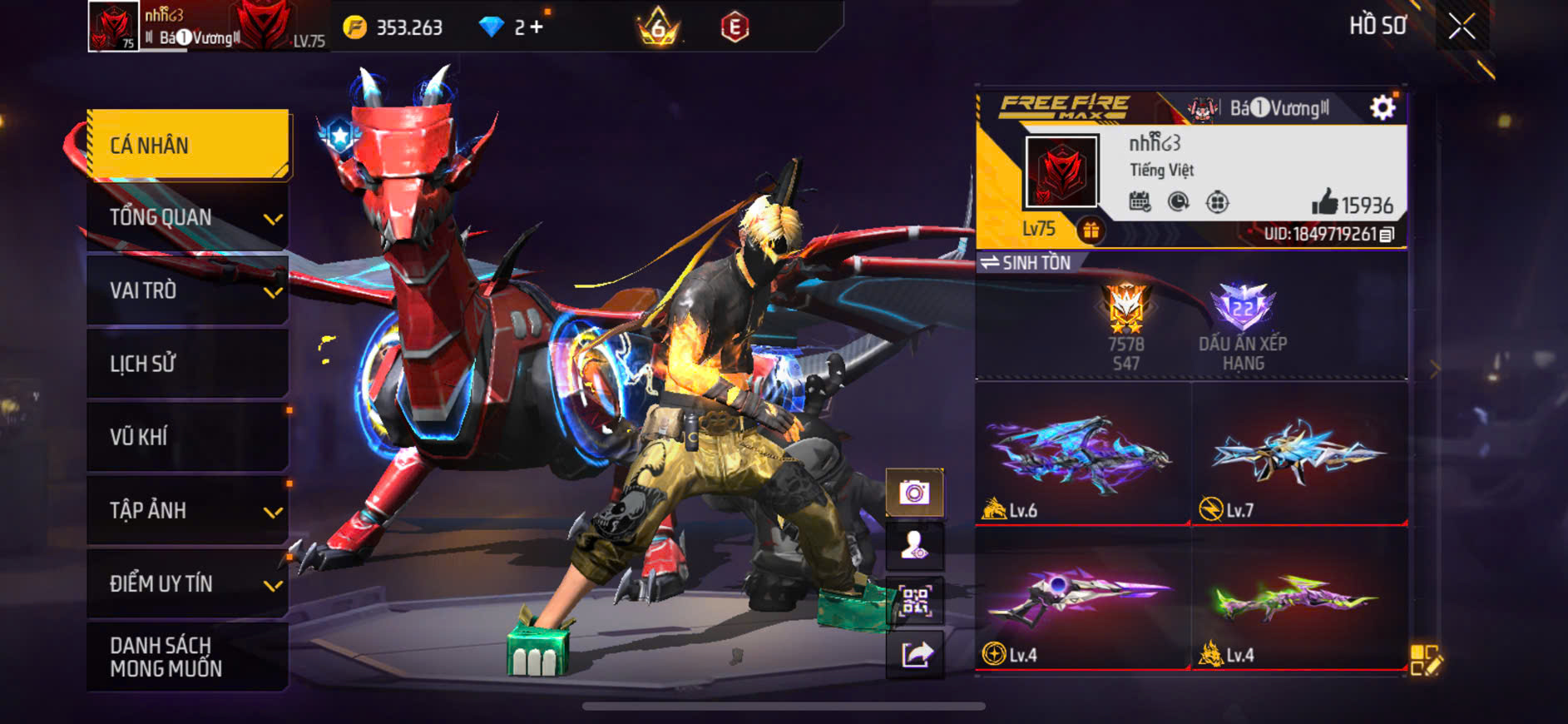The image size is (1568, 724).
Task: Close the profile screen
Action: click(x=1462, y=27)
